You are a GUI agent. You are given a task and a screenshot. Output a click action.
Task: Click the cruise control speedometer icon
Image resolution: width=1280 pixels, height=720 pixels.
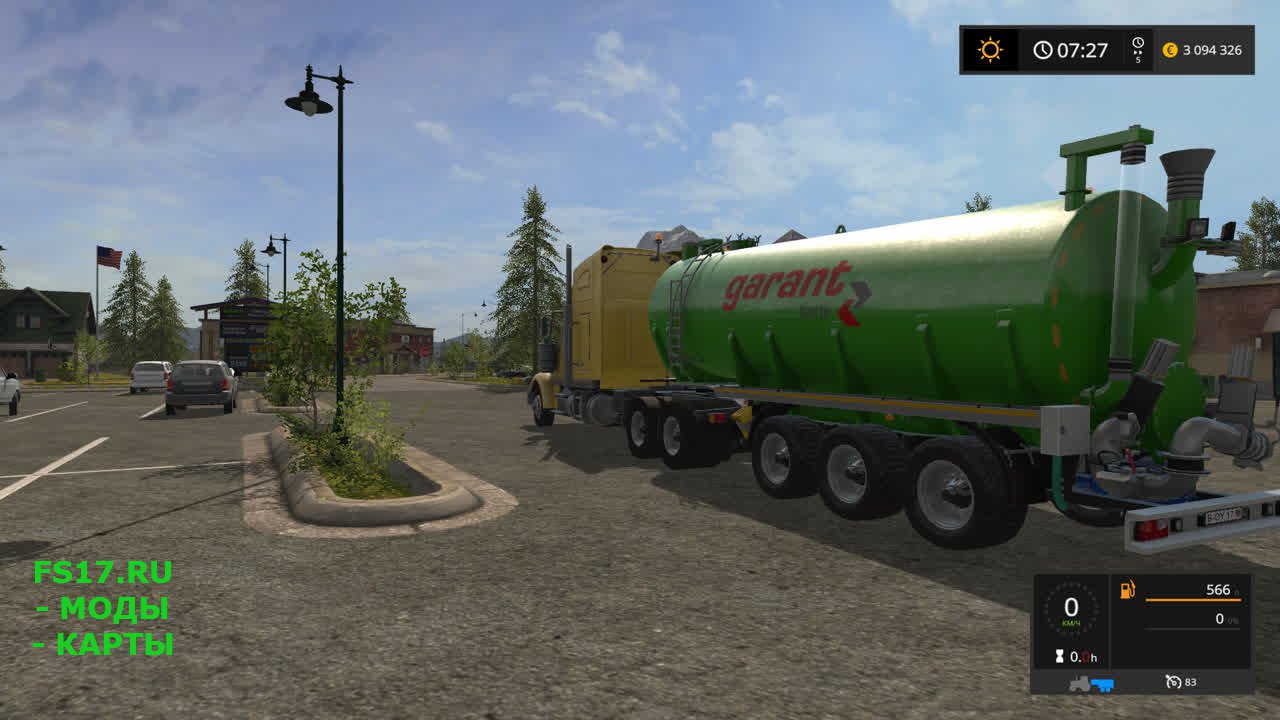coord(1173,682)
